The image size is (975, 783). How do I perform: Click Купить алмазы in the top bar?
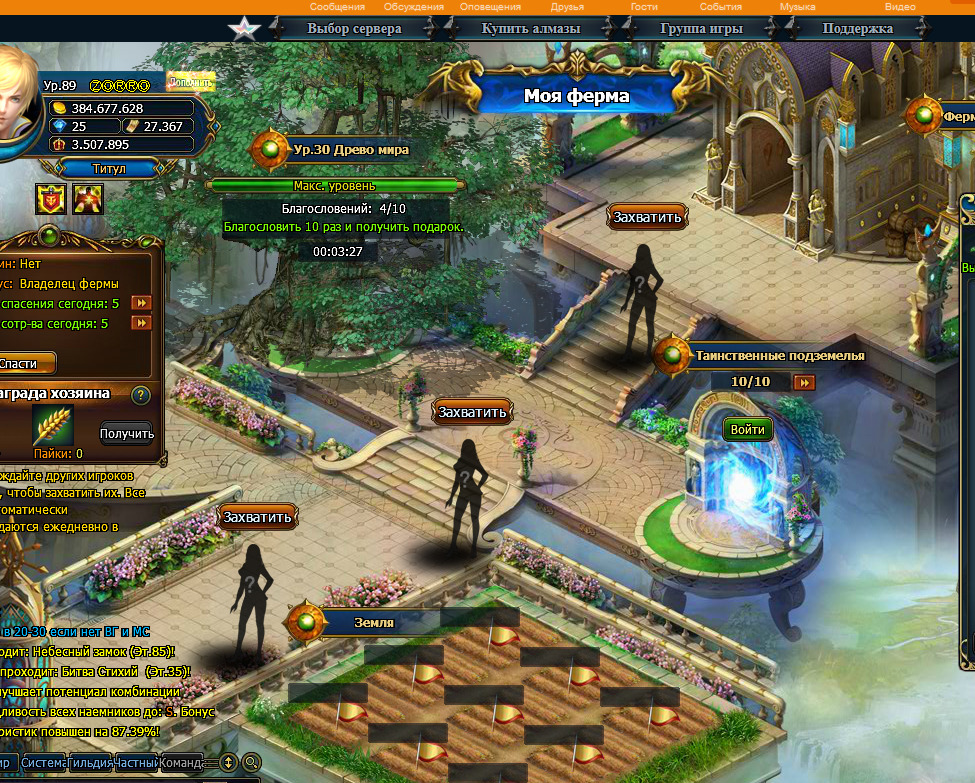530,28
